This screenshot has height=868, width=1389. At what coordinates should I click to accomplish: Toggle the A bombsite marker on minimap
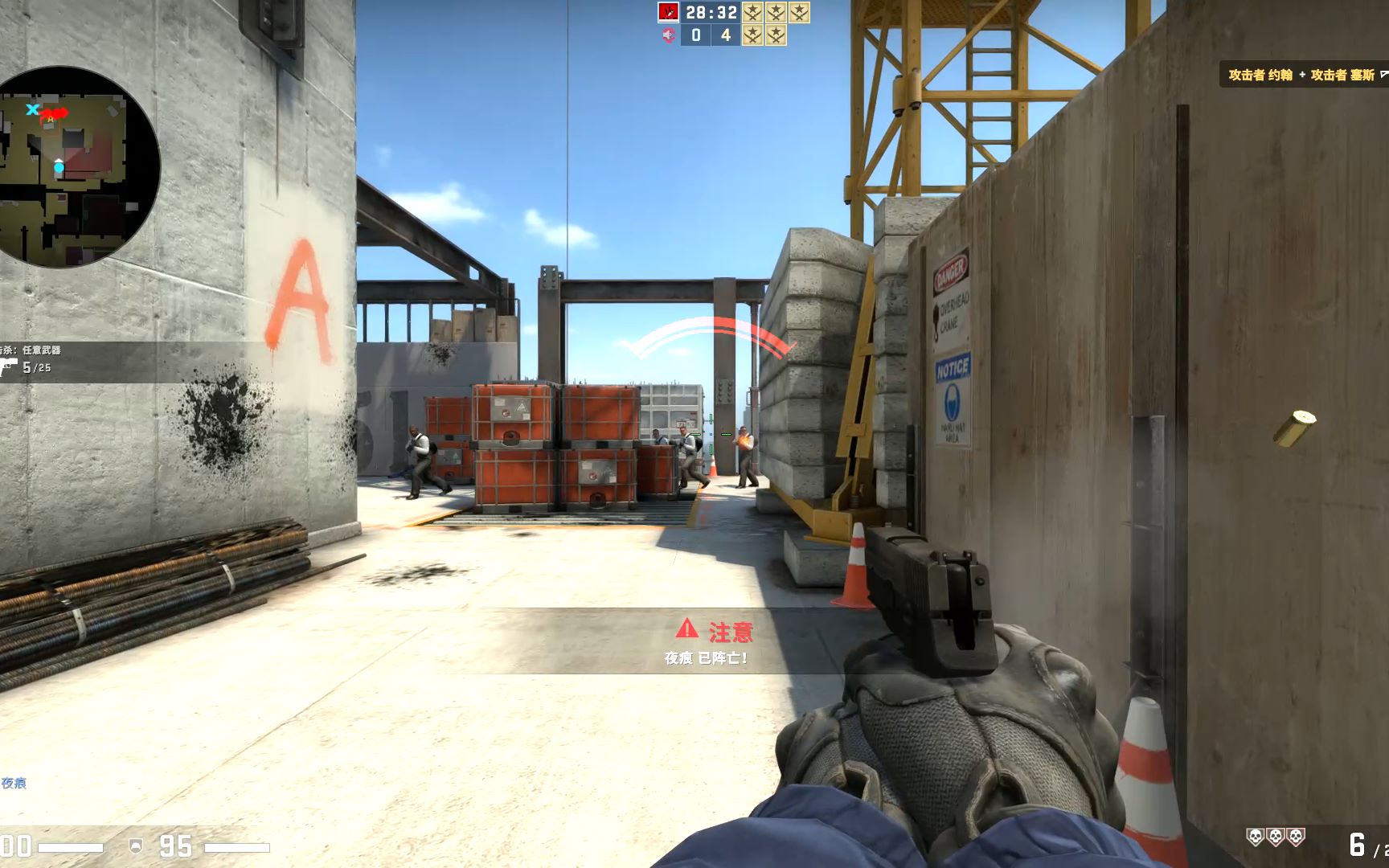pyautogui.click(x=50, y=119)
